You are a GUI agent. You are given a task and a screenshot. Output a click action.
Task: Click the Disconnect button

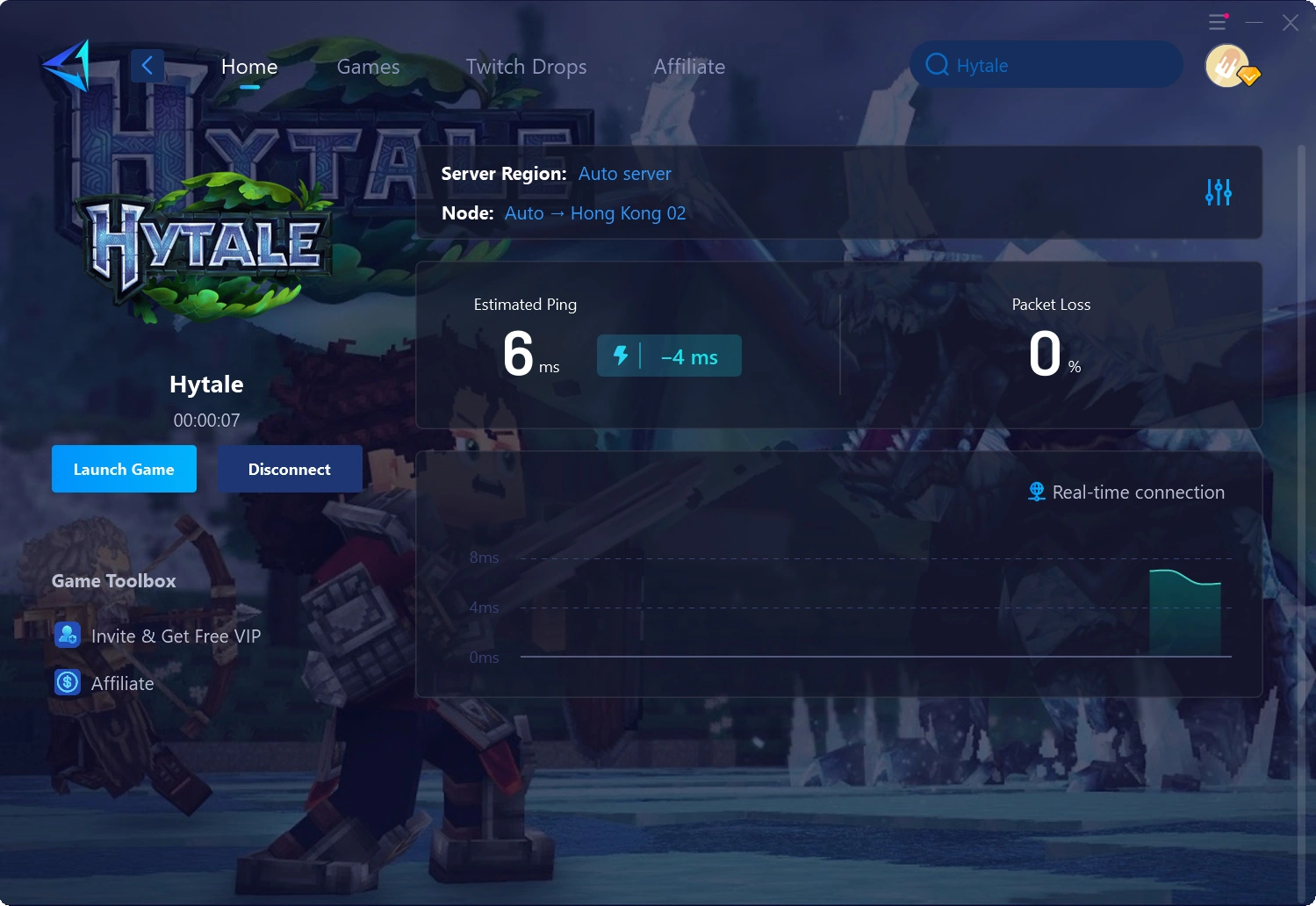(x=290, y=469)
